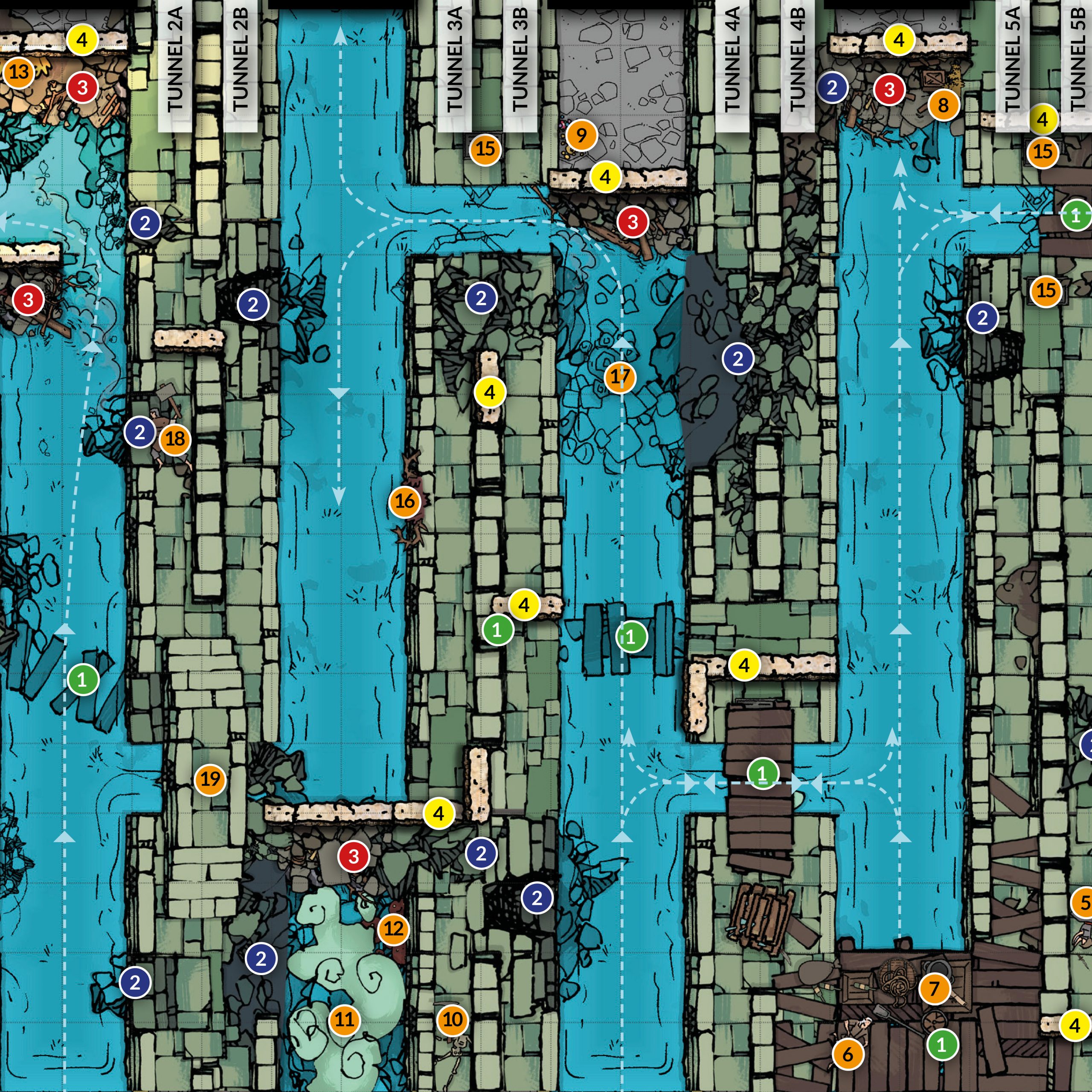Click orange marker number 8

[x=943, y=105]
